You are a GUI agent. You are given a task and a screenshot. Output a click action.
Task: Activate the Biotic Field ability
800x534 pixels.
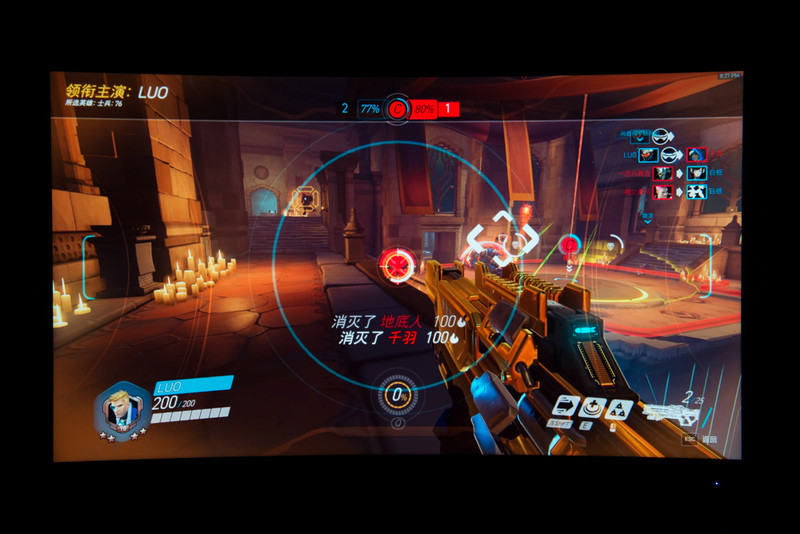(x=593, y=406)
